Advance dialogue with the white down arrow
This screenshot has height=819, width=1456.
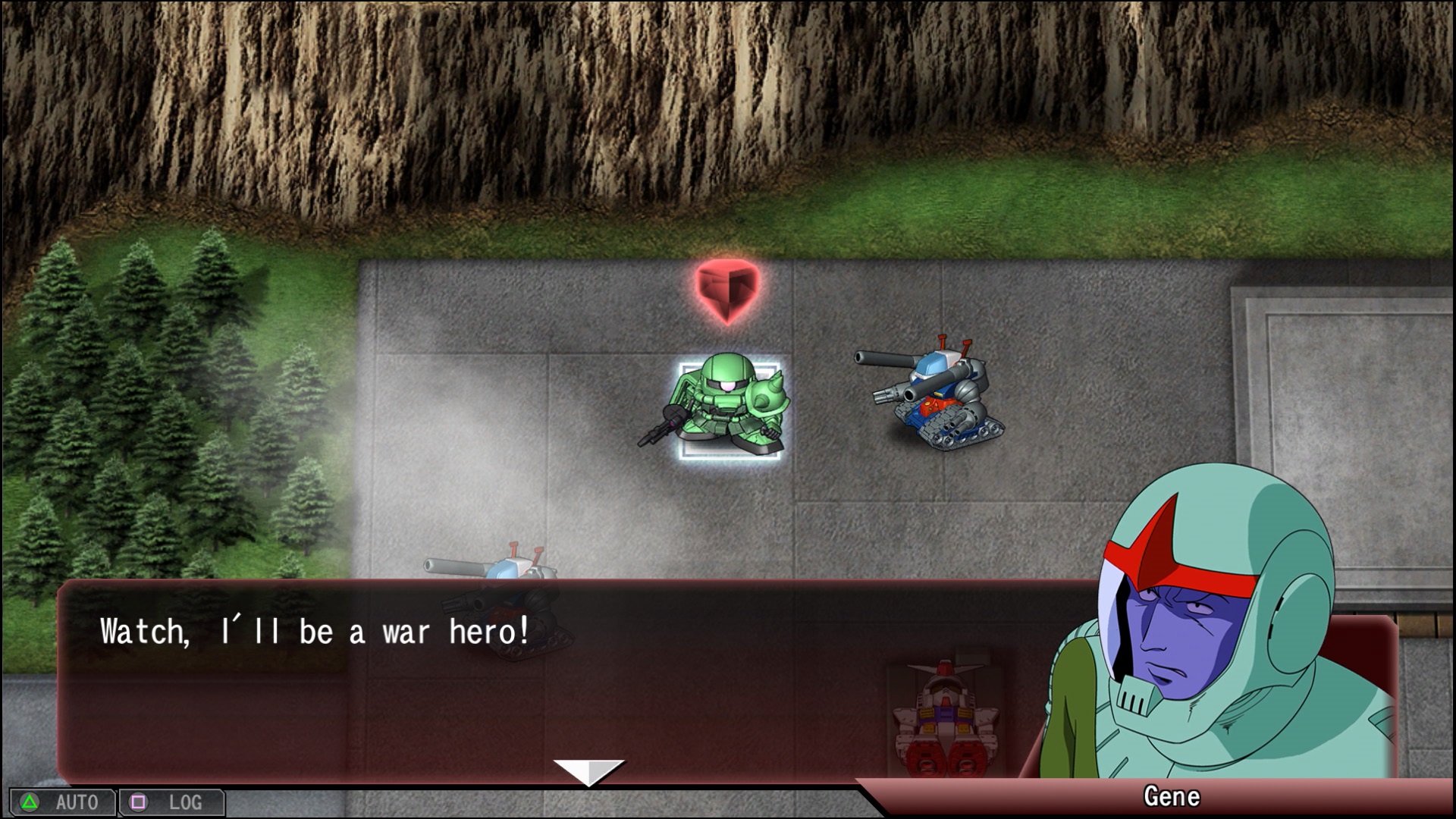tap(588, 771)
